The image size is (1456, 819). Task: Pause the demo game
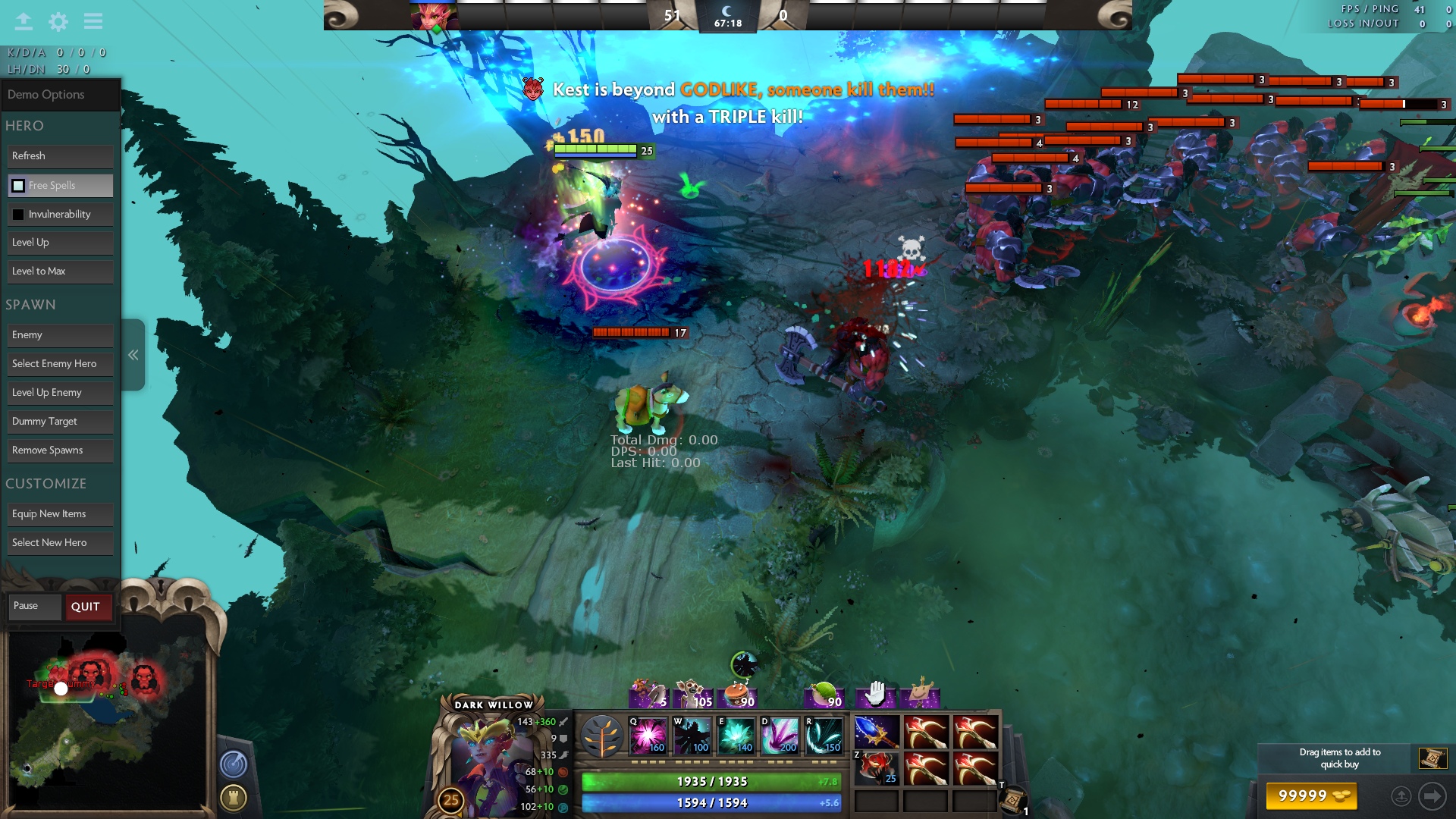click(34, 606)
